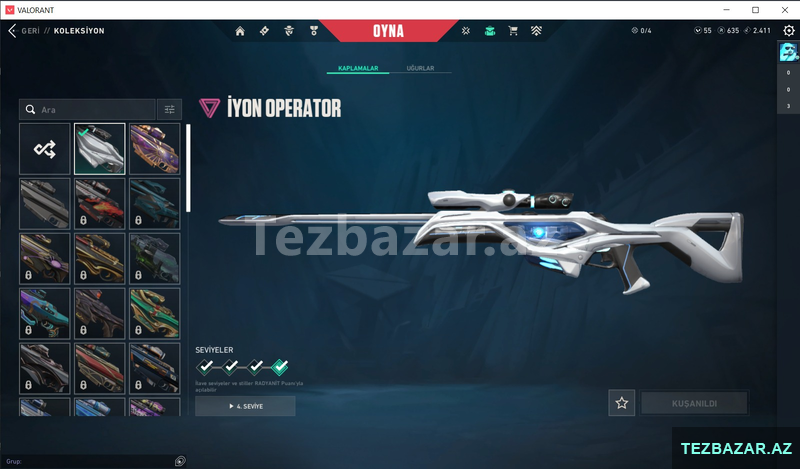Open the party chat icon at bottom
Viewport: 800px width, 469px height.
coord(180,461)
